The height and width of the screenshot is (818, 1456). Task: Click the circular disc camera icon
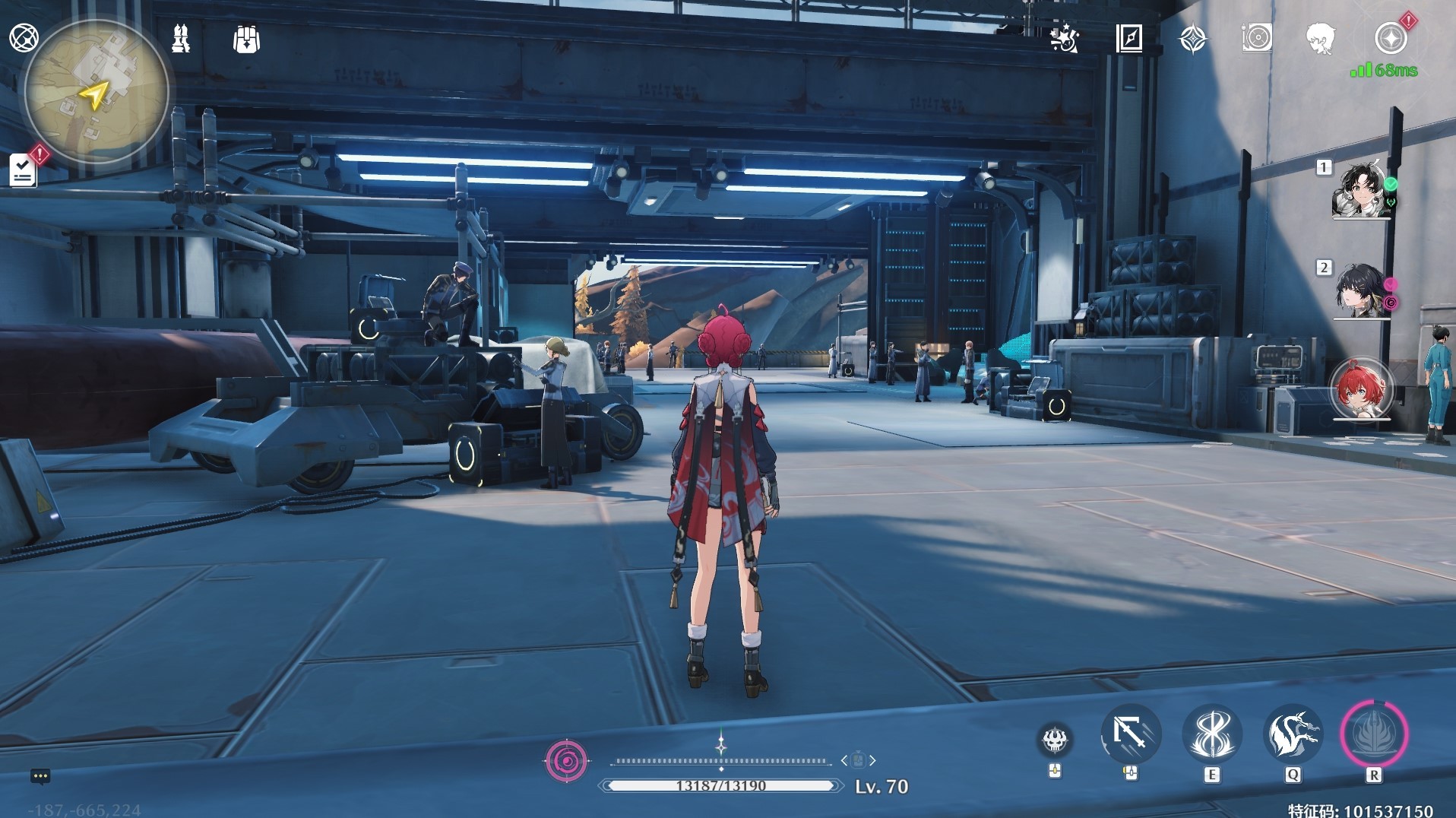pos(1257,38)
